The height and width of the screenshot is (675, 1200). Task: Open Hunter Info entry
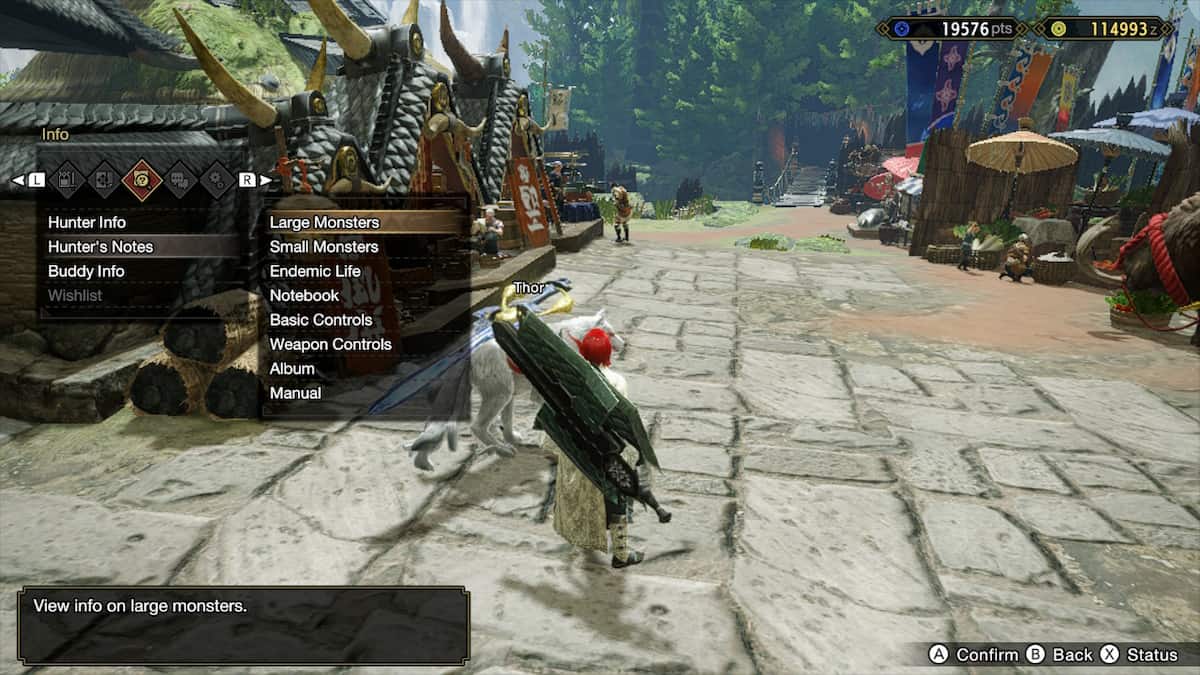pos(87,222)
